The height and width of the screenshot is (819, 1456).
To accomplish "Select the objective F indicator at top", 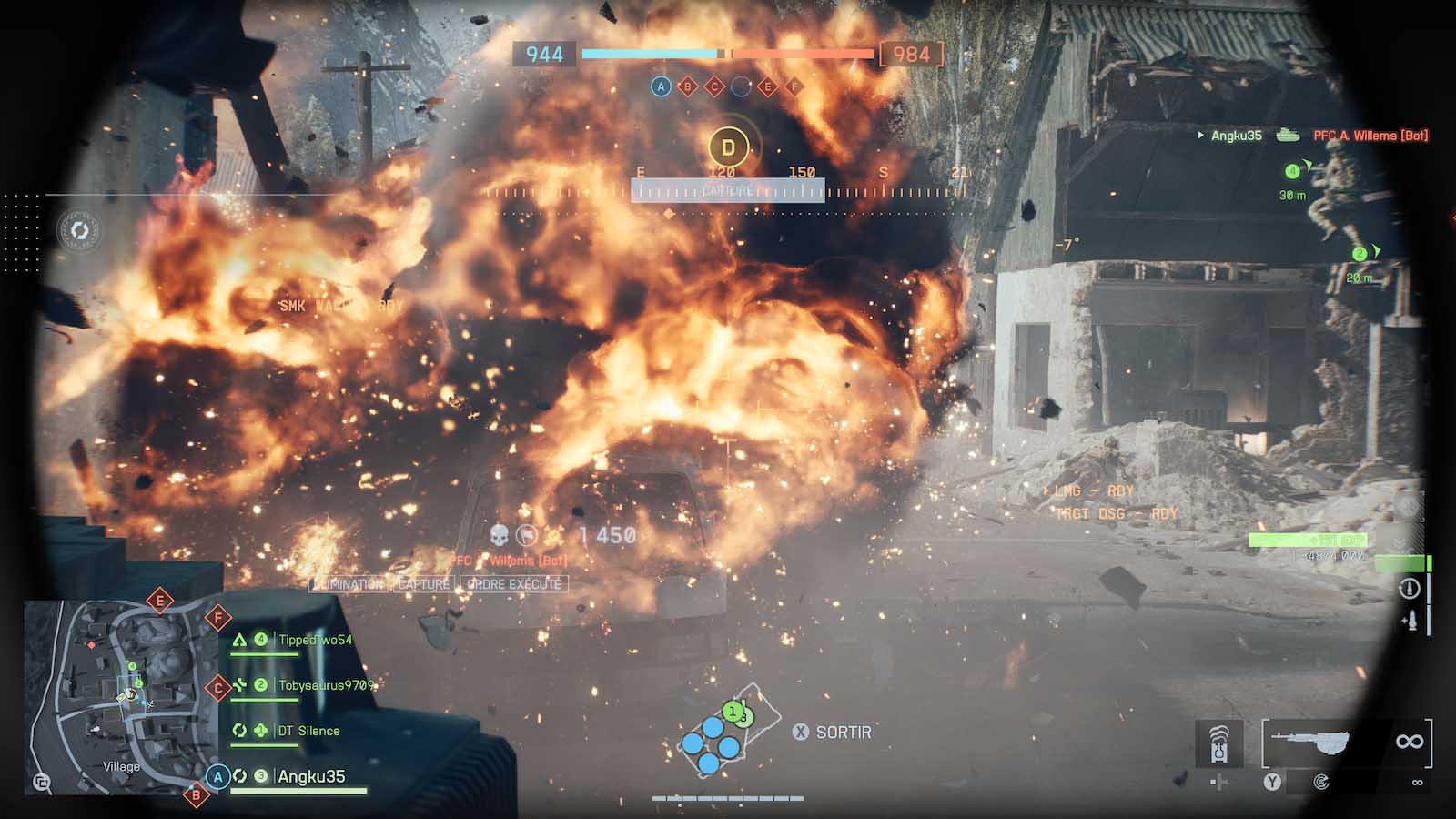I will [794, 86].
